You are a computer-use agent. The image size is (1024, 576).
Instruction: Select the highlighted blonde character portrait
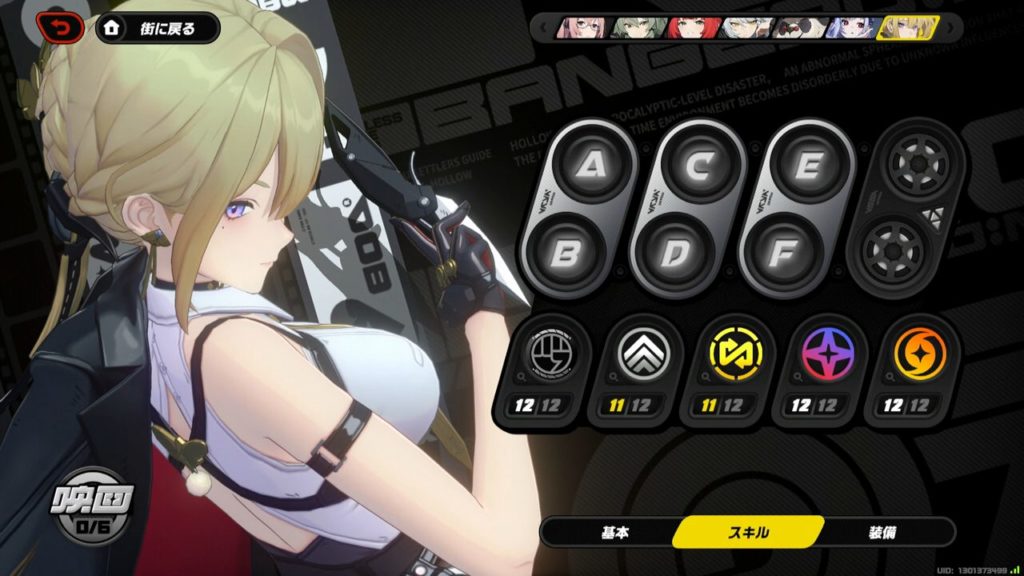(x=907, y=27)
